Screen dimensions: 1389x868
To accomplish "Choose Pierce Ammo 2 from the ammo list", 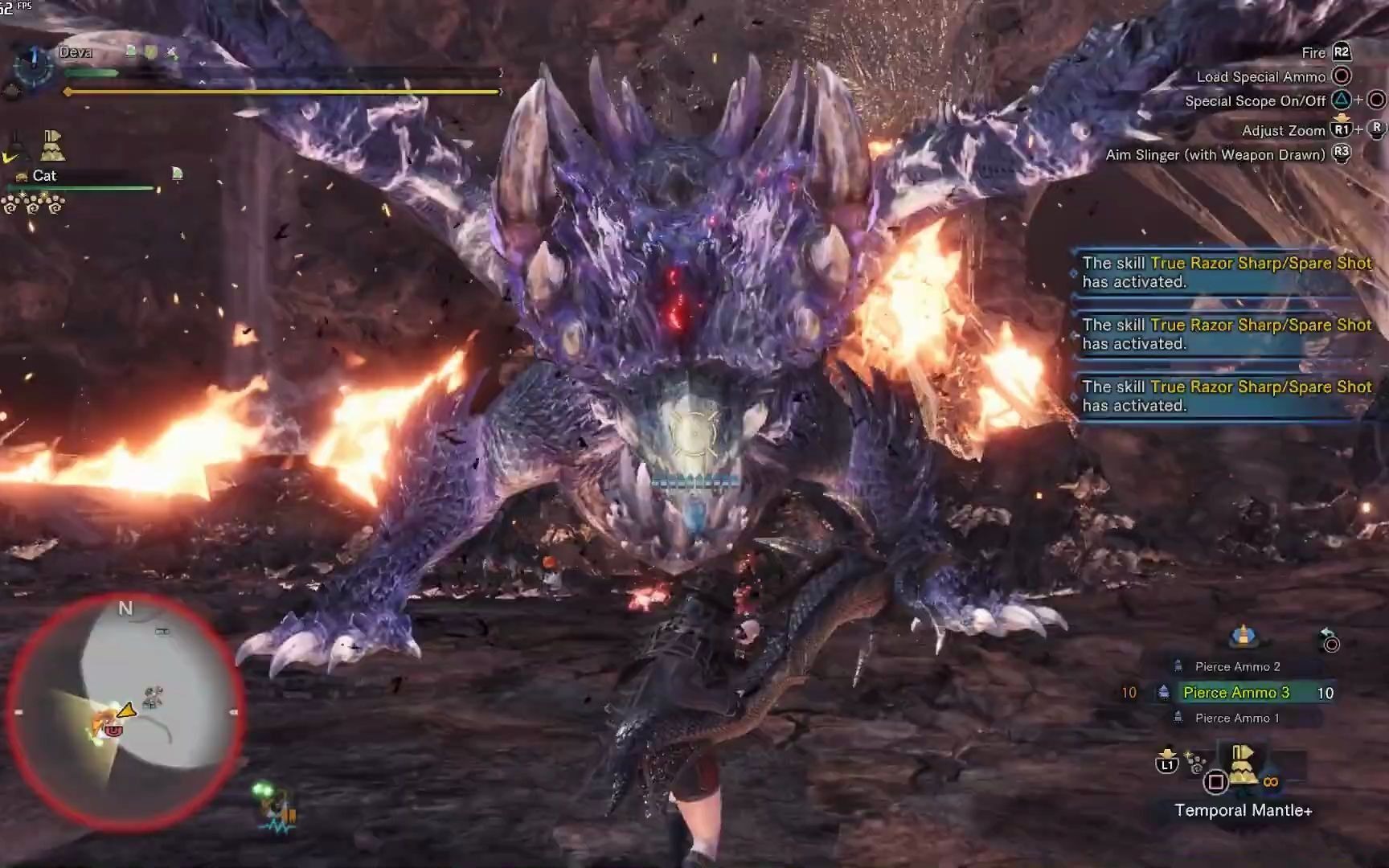I will tap(1237, 666).
